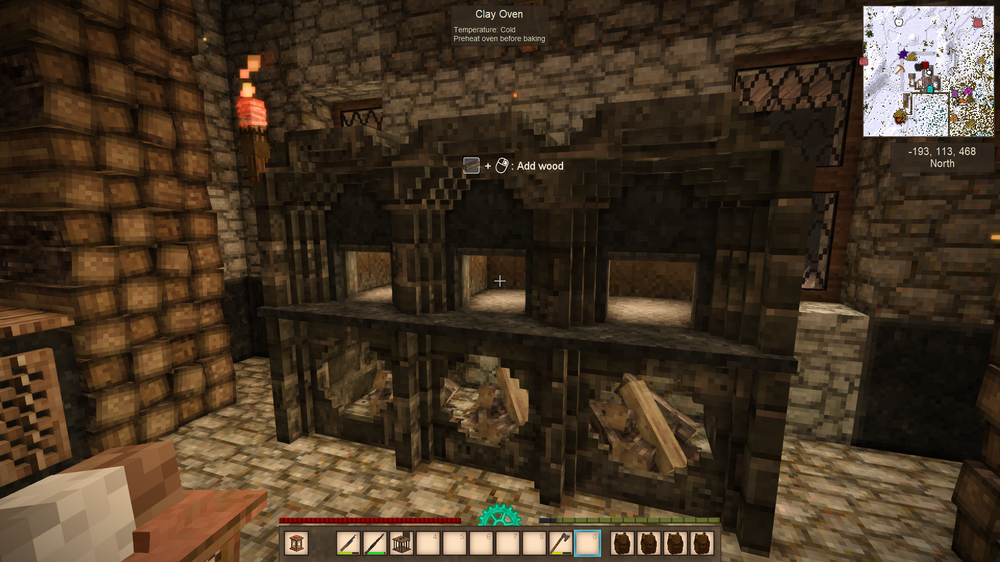Choose the axe in the hotbar
This screenshot has height=562, width=1000.
point(562,543)
